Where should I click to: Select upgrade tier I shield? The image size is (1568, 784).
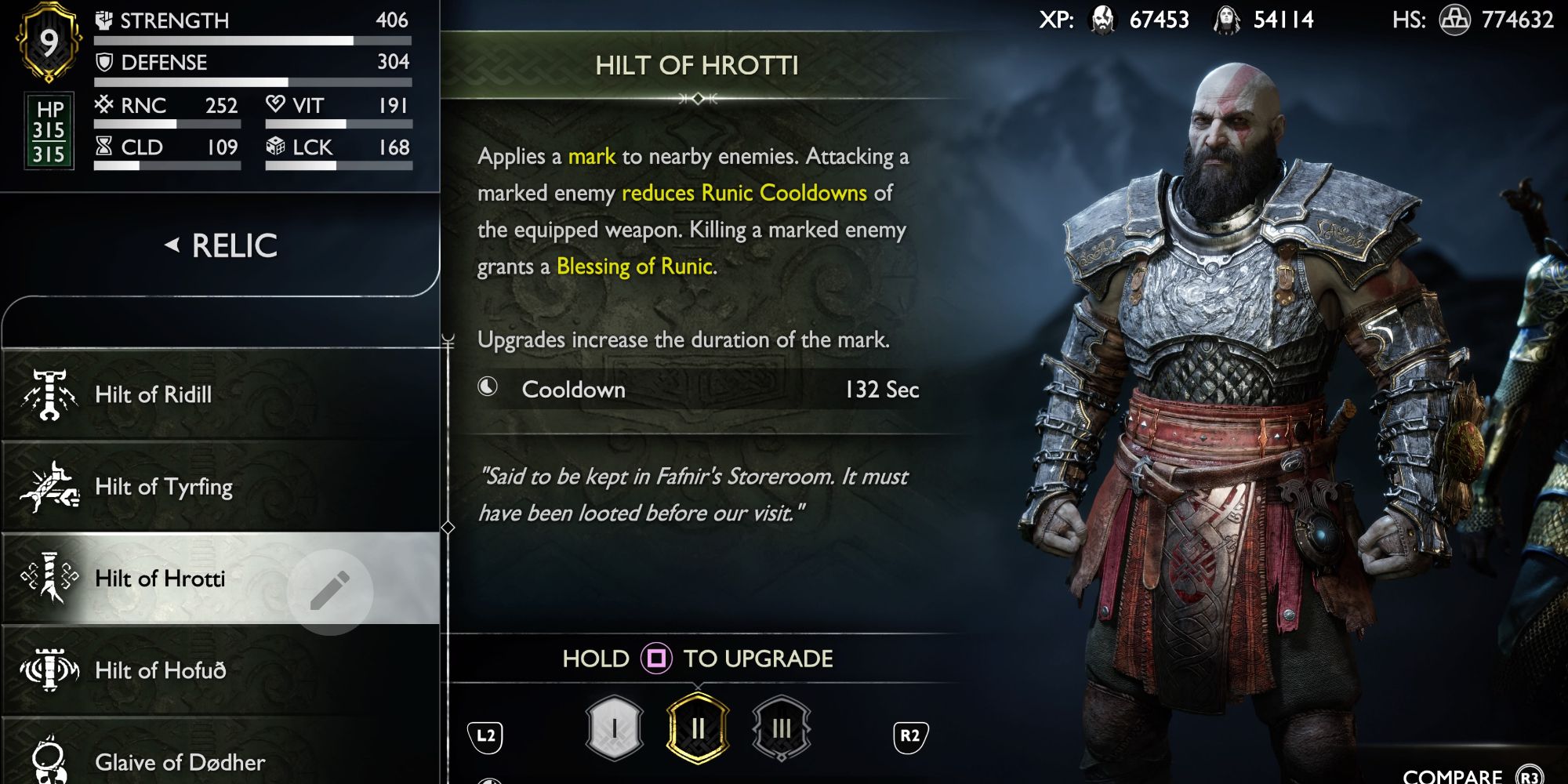click(x=613, y=728)
